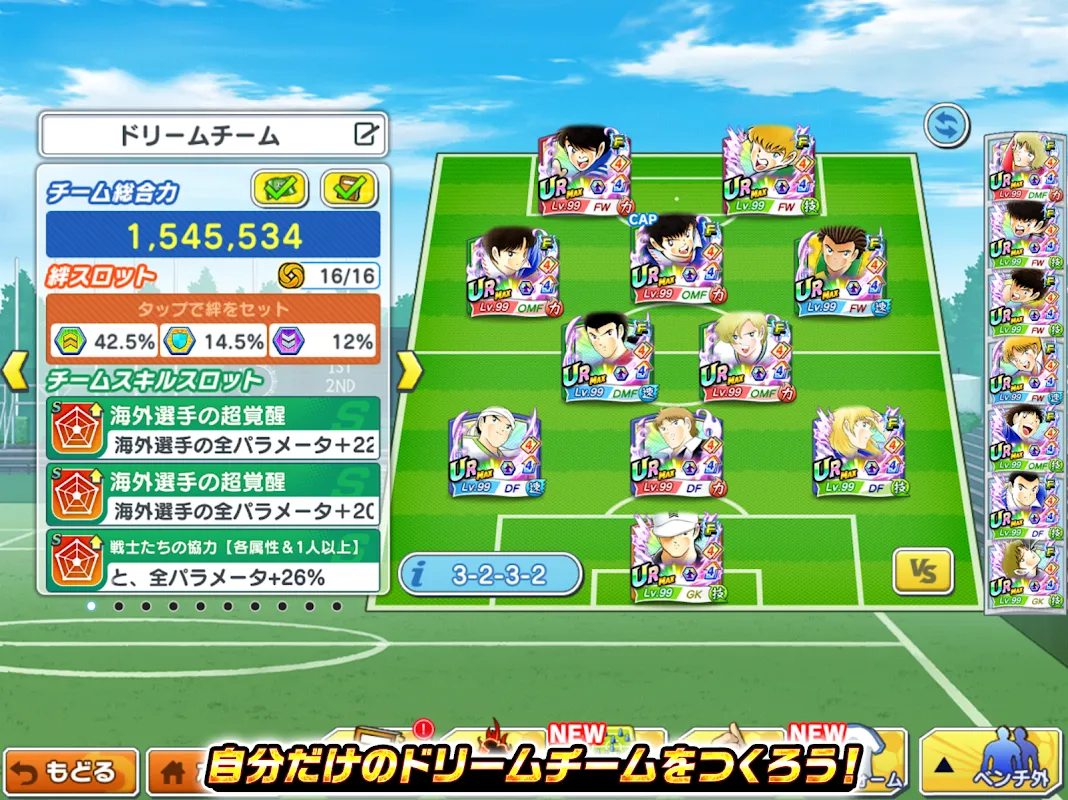Open the 3-2-3-2 formation info
1068x800 pixels.
(x=490, y=574)
